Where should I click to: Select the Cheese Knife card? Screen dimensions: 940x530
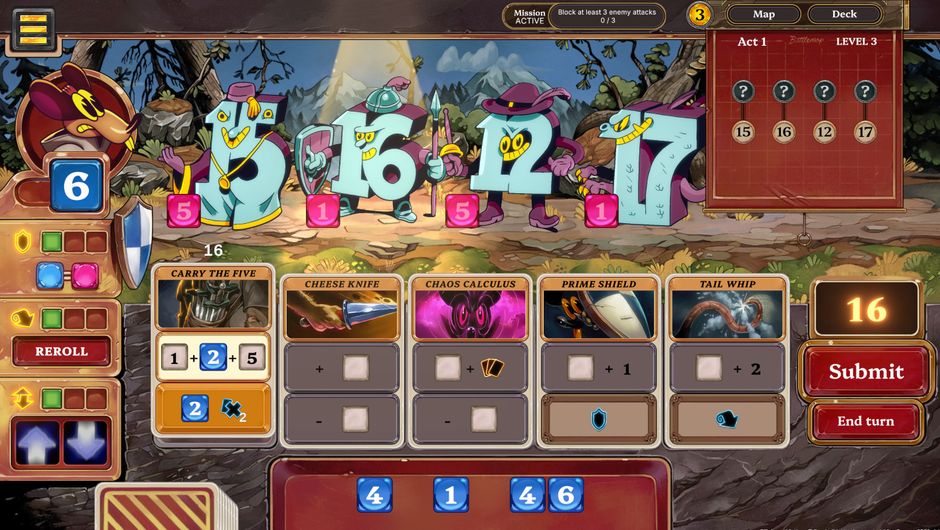click(x=341, y=308)
